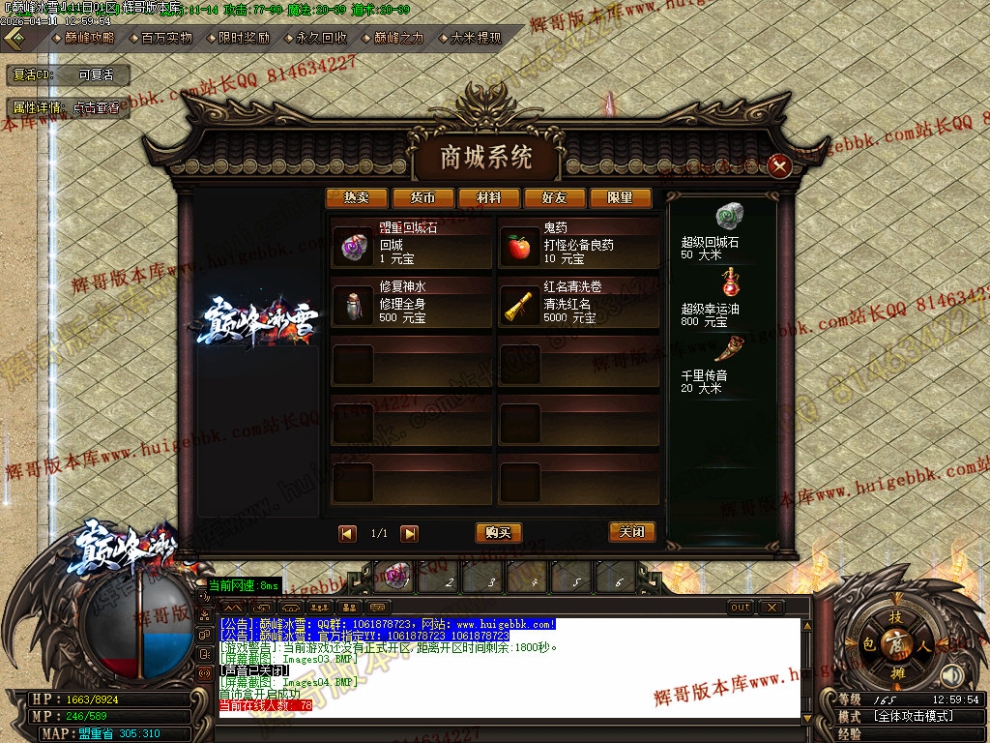The image size is (990, 743).
Task: Open the 巅峰攻略 top menu entry
Action: [84, 38]
